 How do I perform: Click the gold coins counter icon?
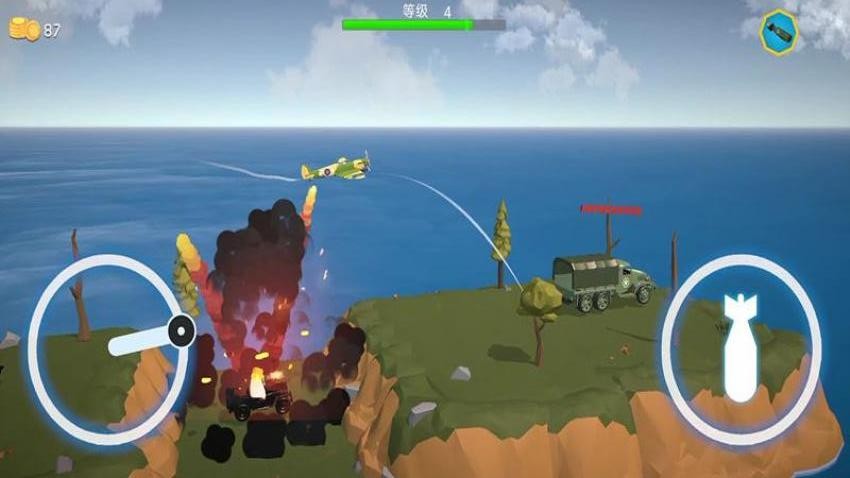pos(24,30)
